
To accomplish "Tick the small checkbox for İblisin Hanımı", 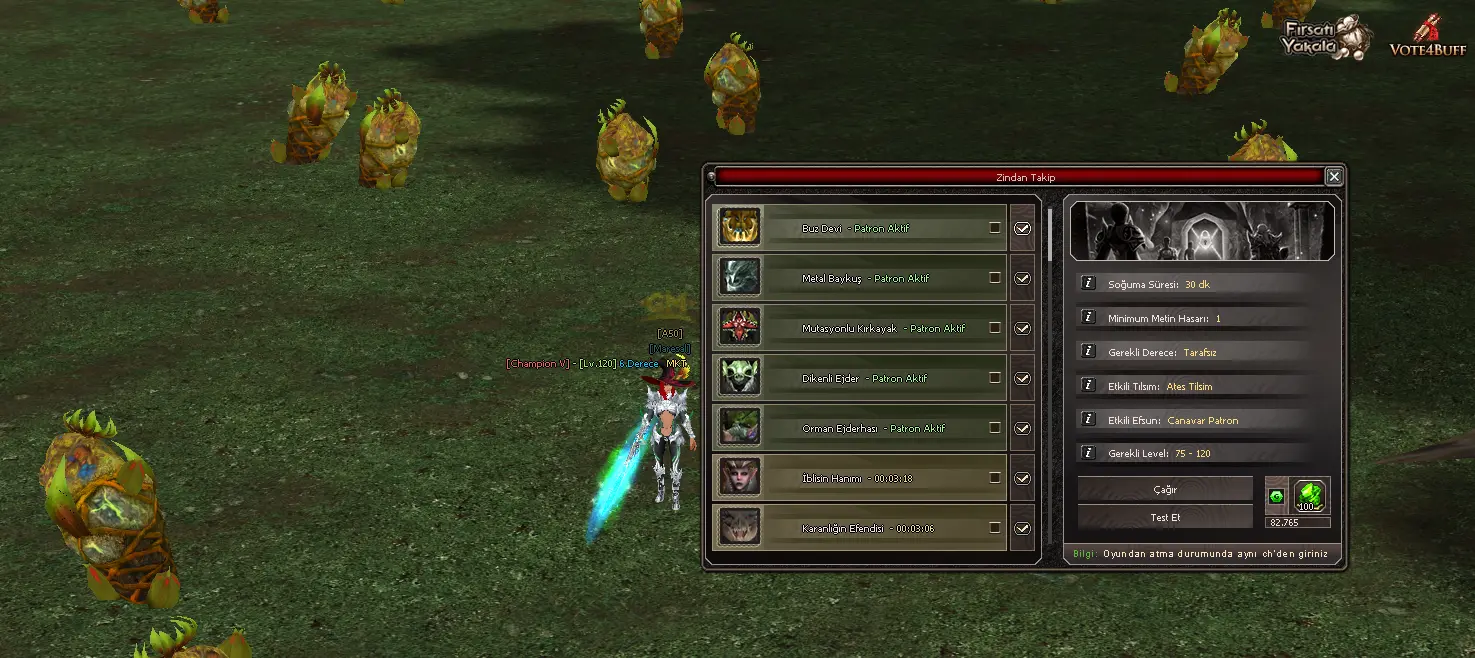I will click(995, 477).
